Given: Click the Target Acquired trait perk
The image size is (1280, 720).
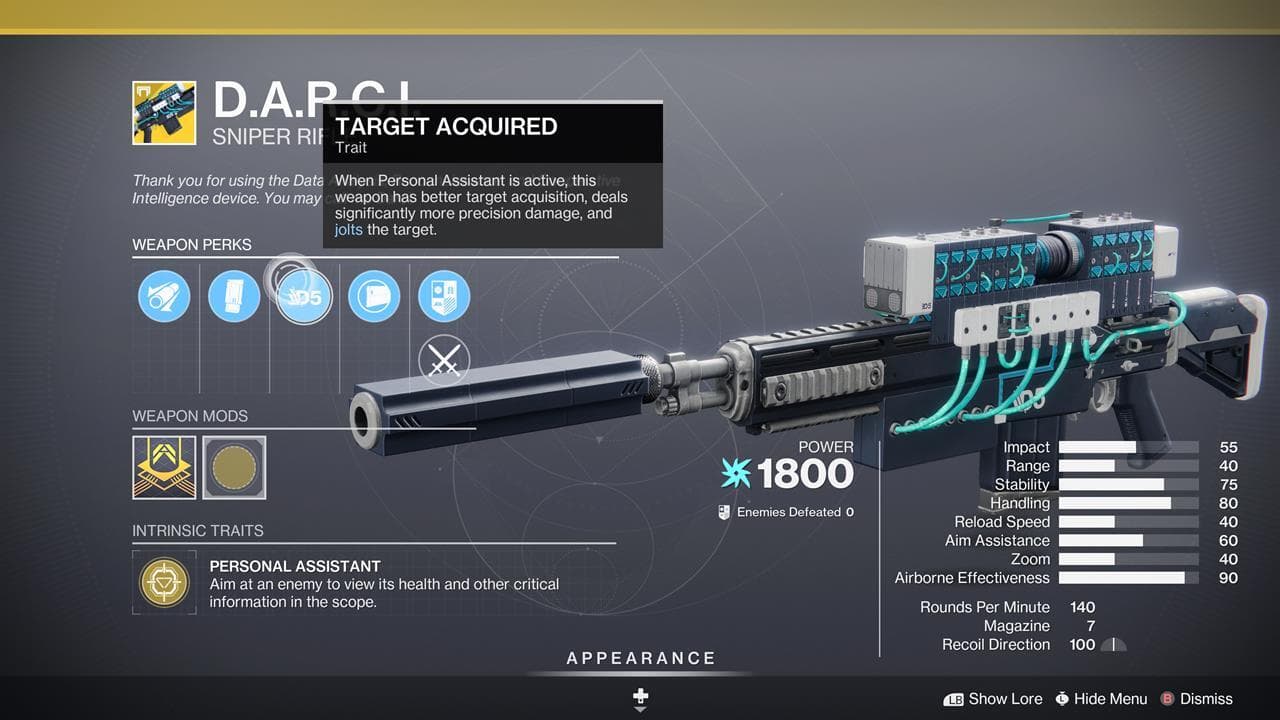Looking at the screenshot, I should coord(304,298).
